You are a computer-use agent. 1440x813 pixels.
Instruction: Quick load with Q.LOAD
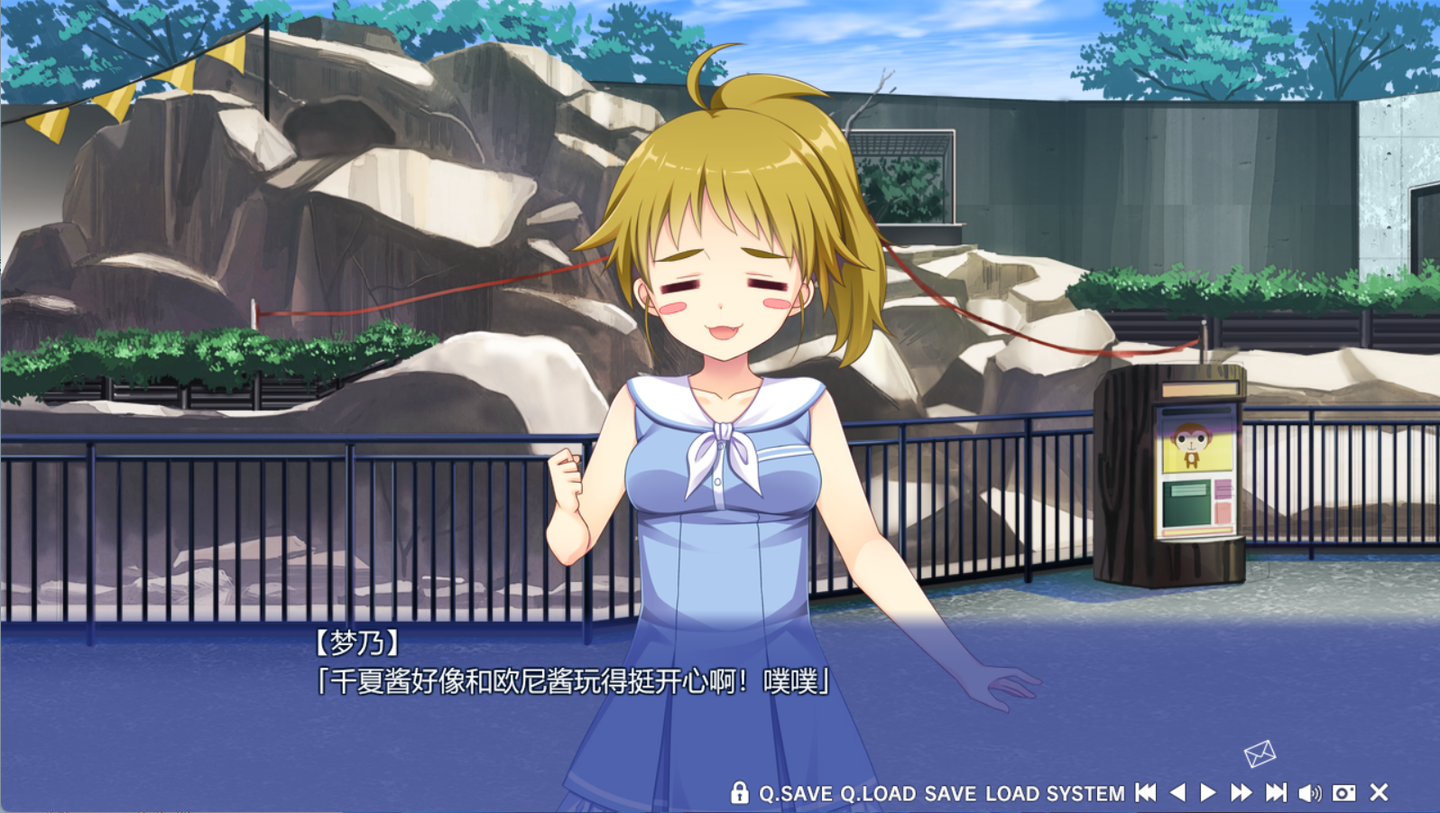pos(877,793)
